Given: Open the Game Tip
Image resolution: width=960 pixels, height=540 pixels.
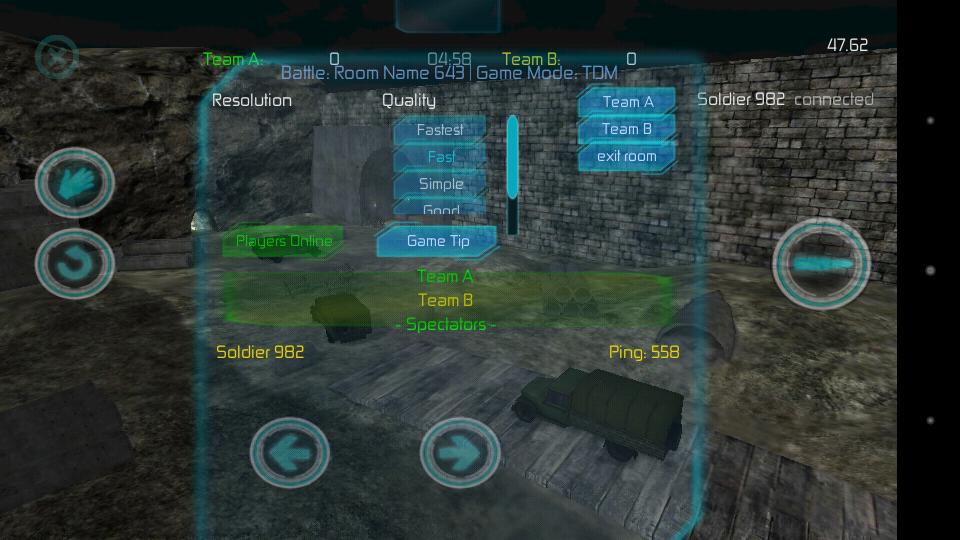Looking at the screenshot, I should pyautogui.click(x=437, y=241).
